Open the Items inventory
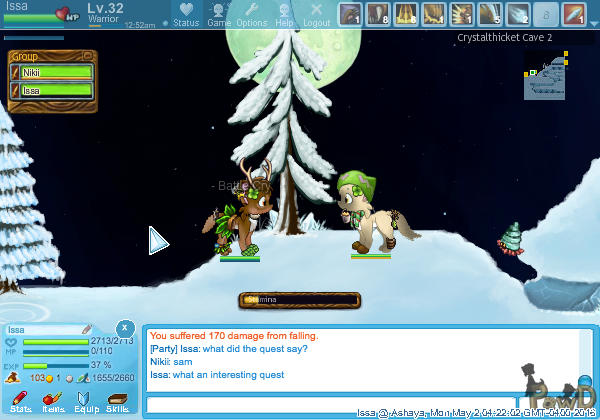Viewport: 600px width, 420px height. 54,401
